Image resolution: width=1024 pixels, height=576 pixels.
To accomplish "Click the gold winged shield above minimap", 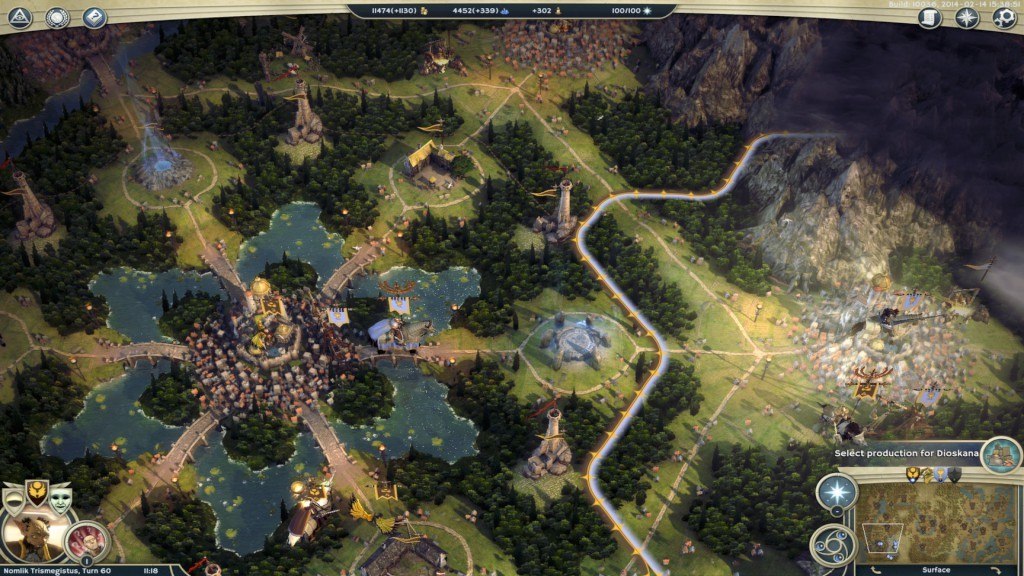I will click(x=913, y=474).
